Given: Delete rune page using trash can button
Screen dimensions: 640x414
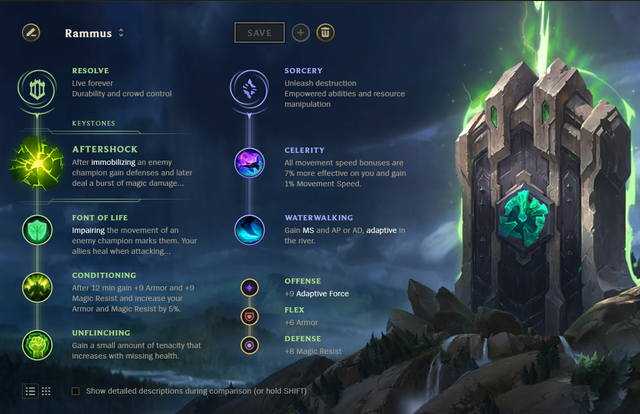Looking at the screenshot, I should (x=325, y=32).
